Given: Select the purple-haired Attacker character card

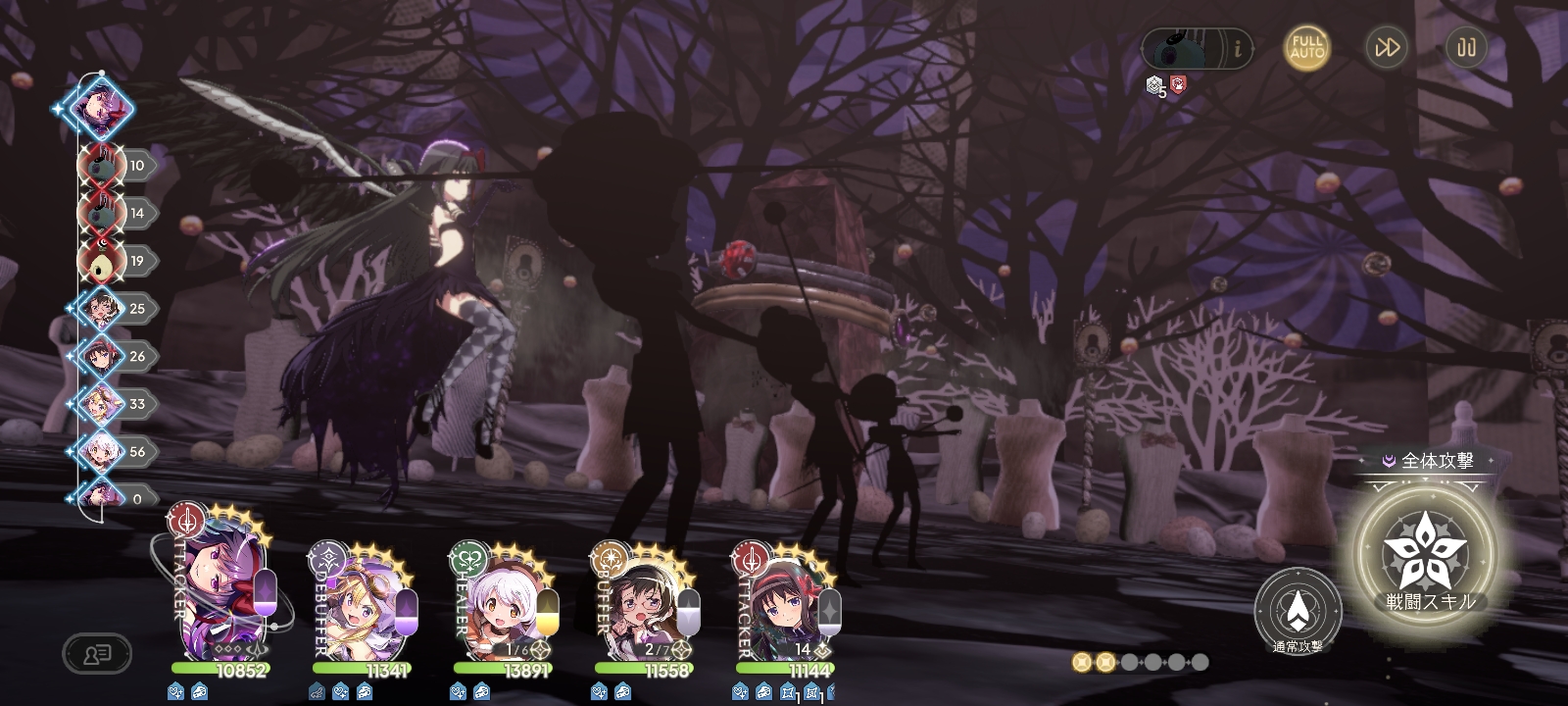Looking at the screenshot, I should [218, 600].
